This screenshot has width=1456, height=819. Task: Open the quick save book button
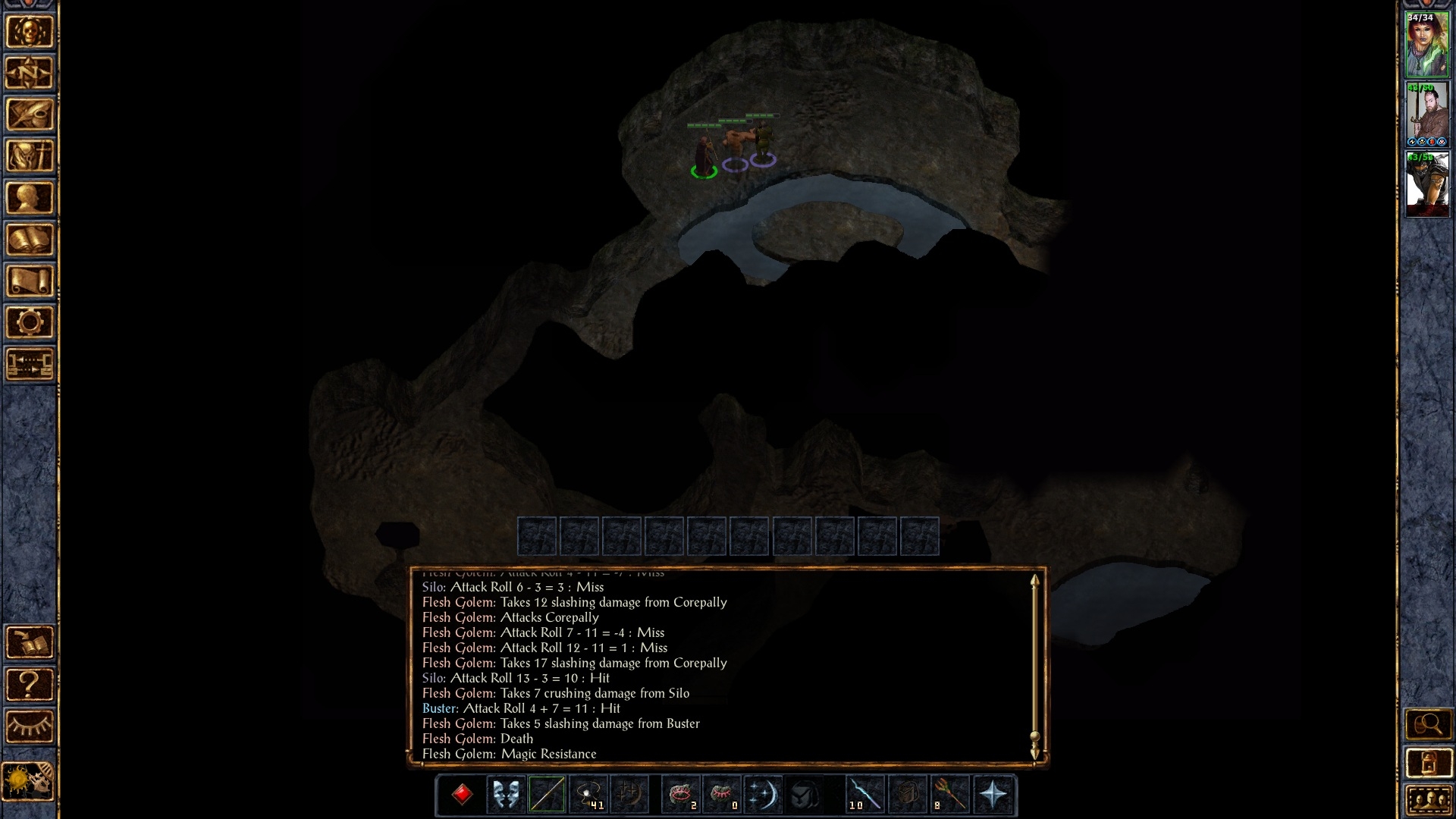click(x=30, y=643)
